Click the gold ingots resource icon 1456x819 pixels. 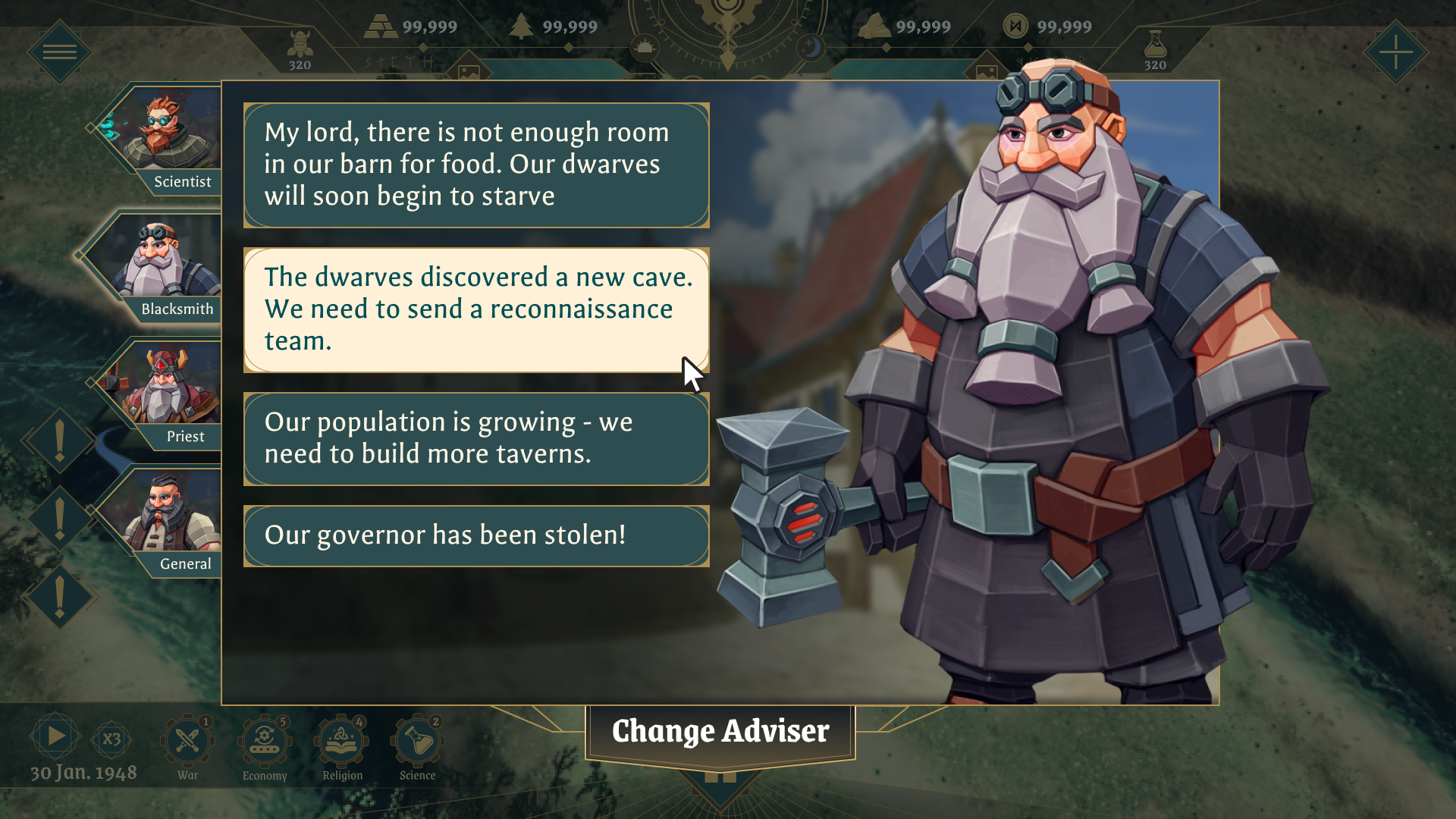coord(382,25)
